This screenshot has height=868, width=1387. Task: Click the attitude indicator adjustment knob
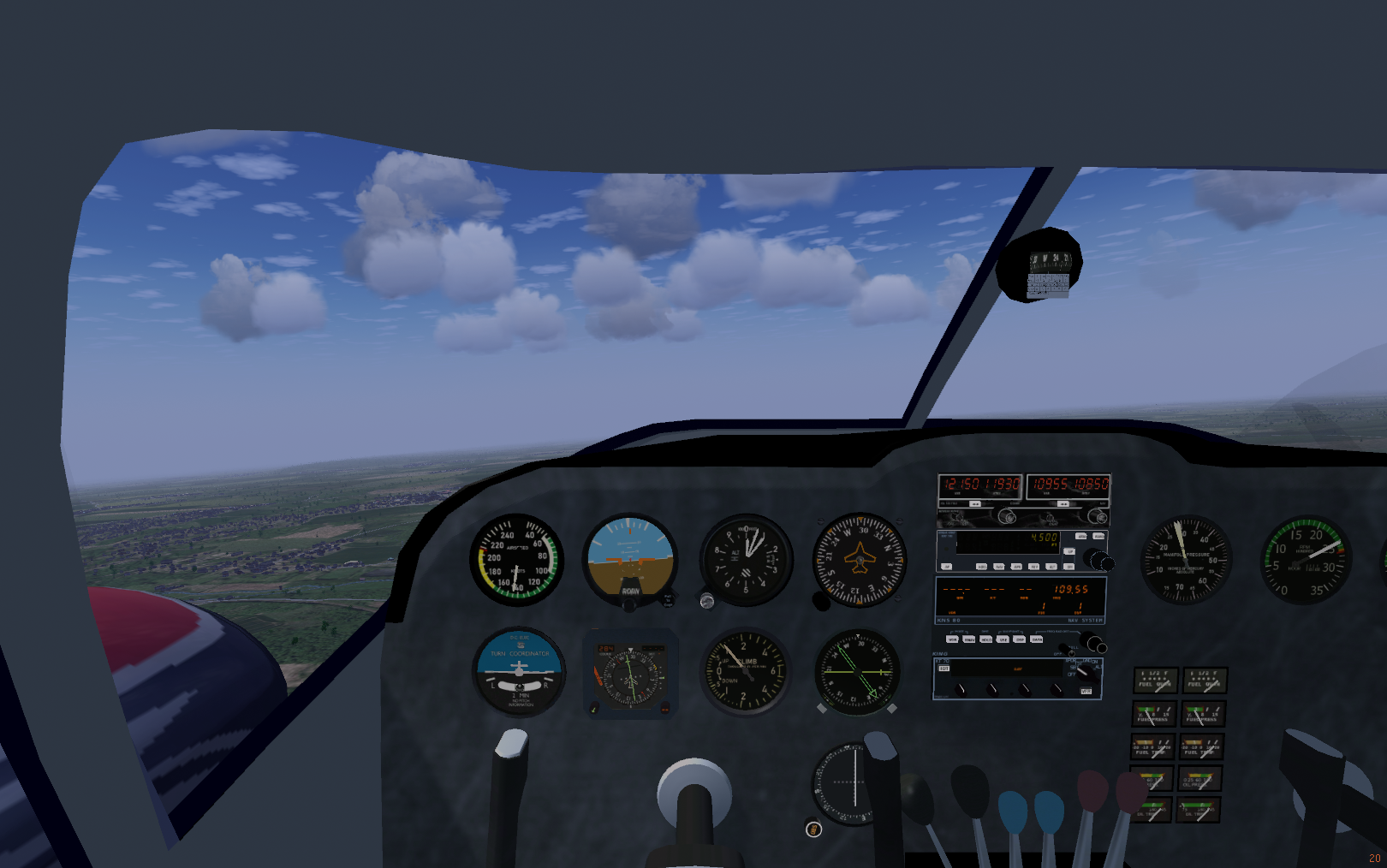pyautogui.click(x=629, y=605)
